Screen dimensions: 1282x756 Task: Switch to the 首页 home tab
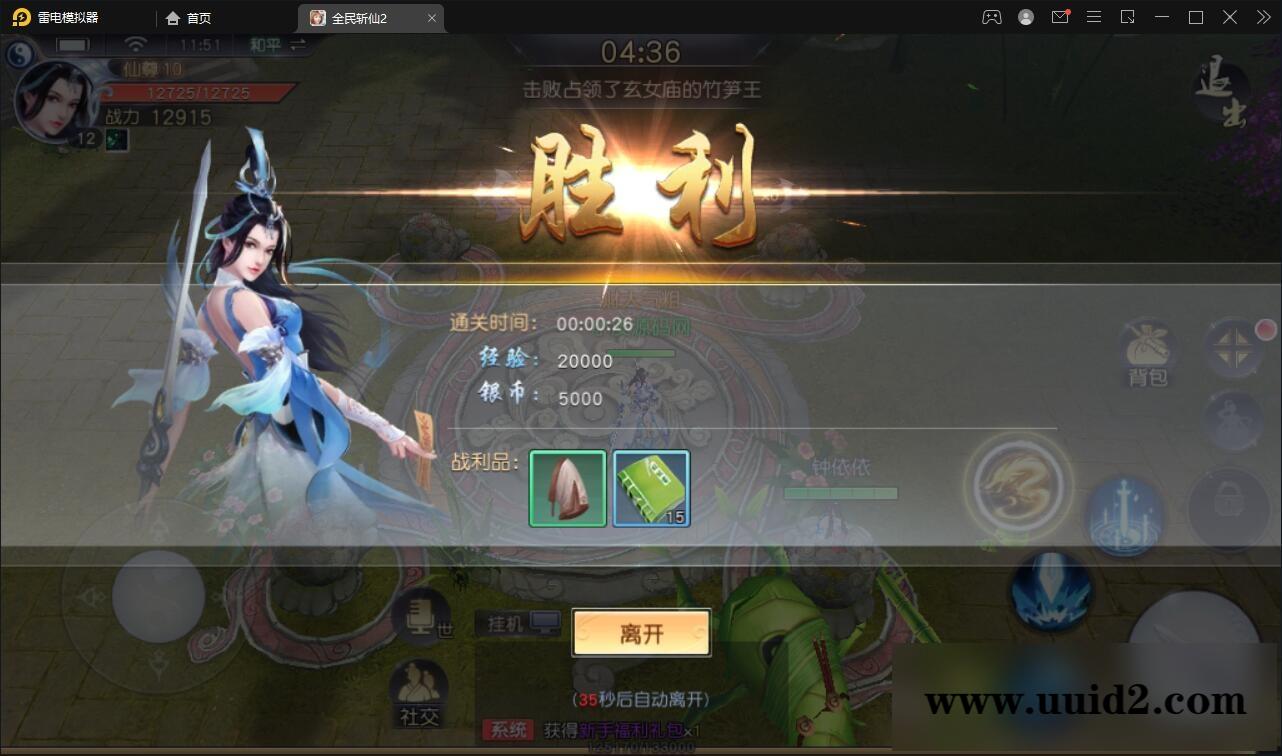point(190,17)
